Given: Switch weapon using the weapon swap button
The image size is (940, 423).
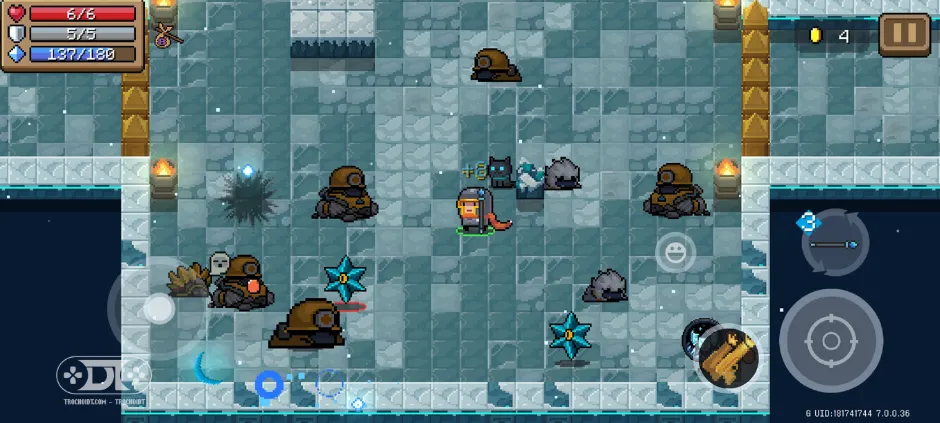Looking at the screenshot, I should pos(834,243).
